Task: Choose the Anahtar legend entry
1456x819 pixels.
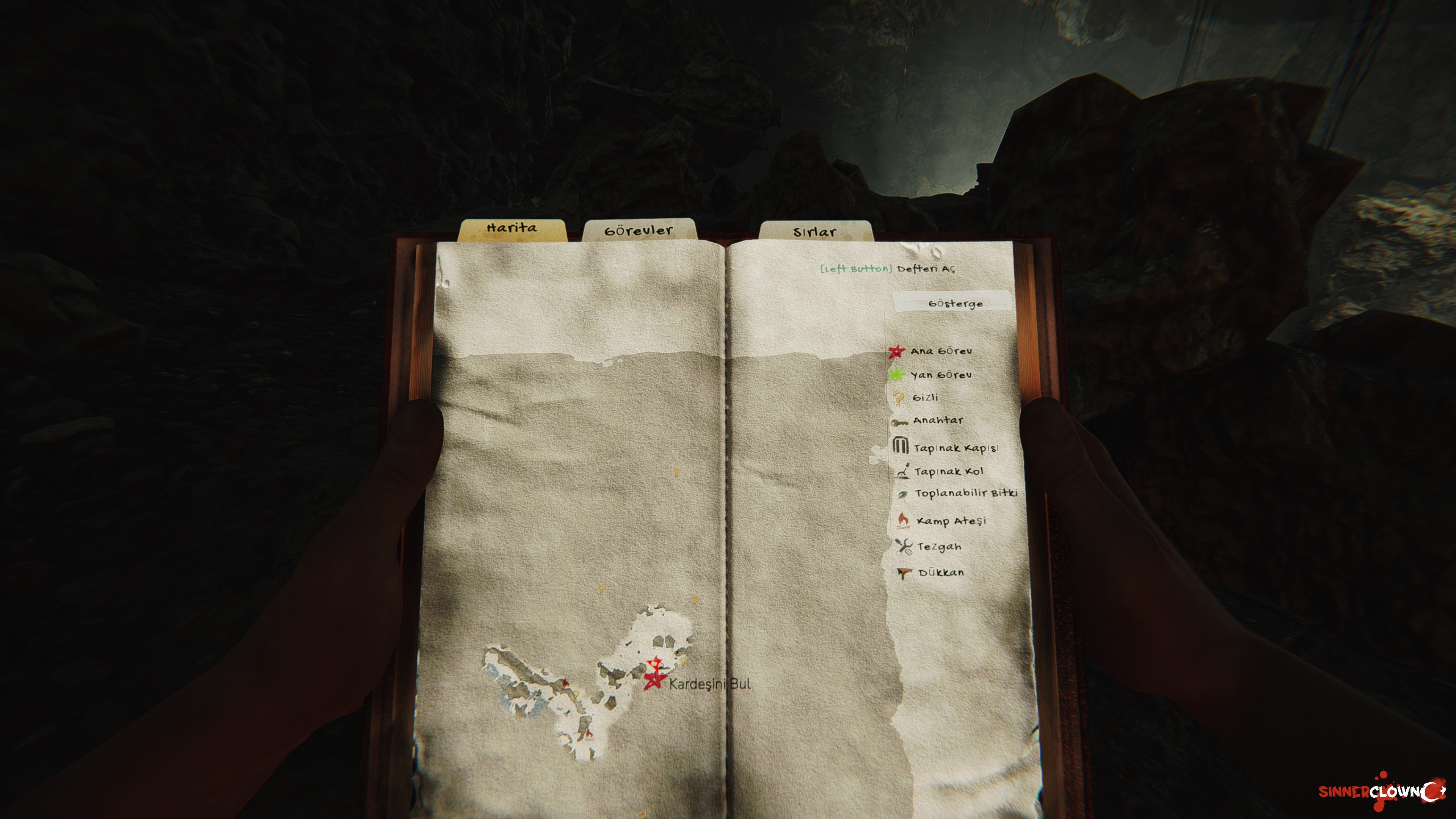Action: pos(937,420)
